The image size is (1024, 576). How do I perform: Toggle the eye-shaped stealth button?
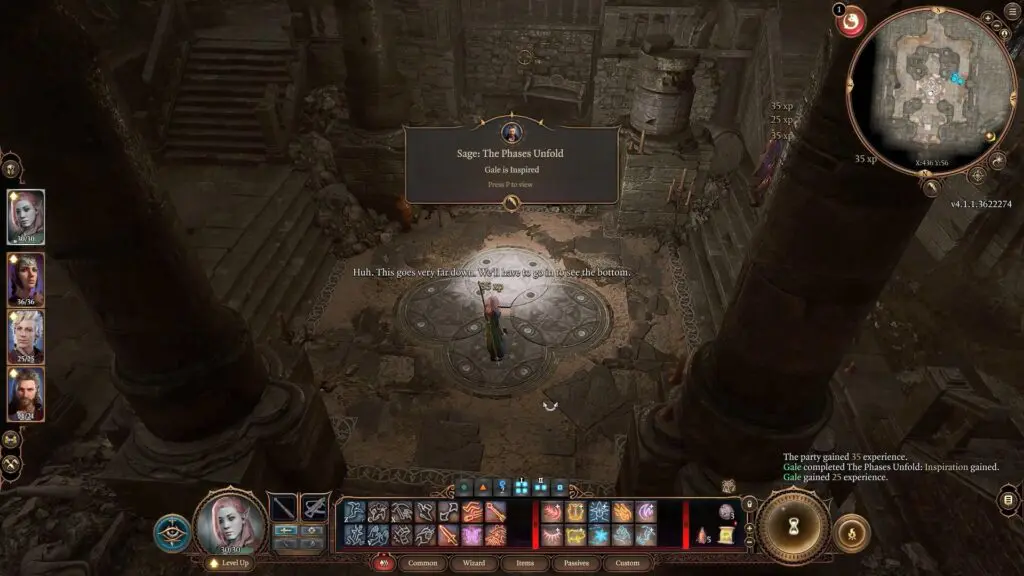tap(172, 532)
